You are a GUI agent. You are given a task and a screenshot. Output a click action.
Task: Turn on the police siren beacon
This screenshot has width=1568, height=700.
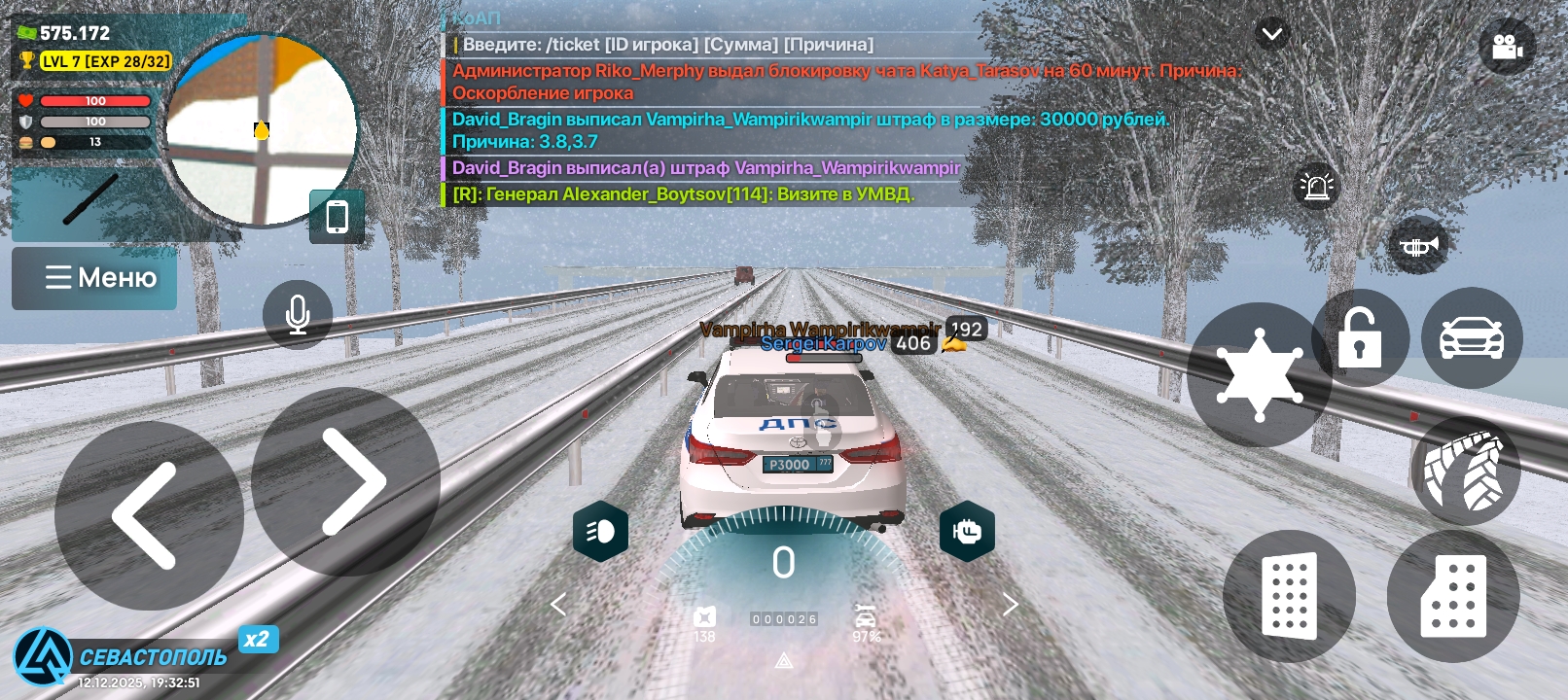click(1317, 186)
